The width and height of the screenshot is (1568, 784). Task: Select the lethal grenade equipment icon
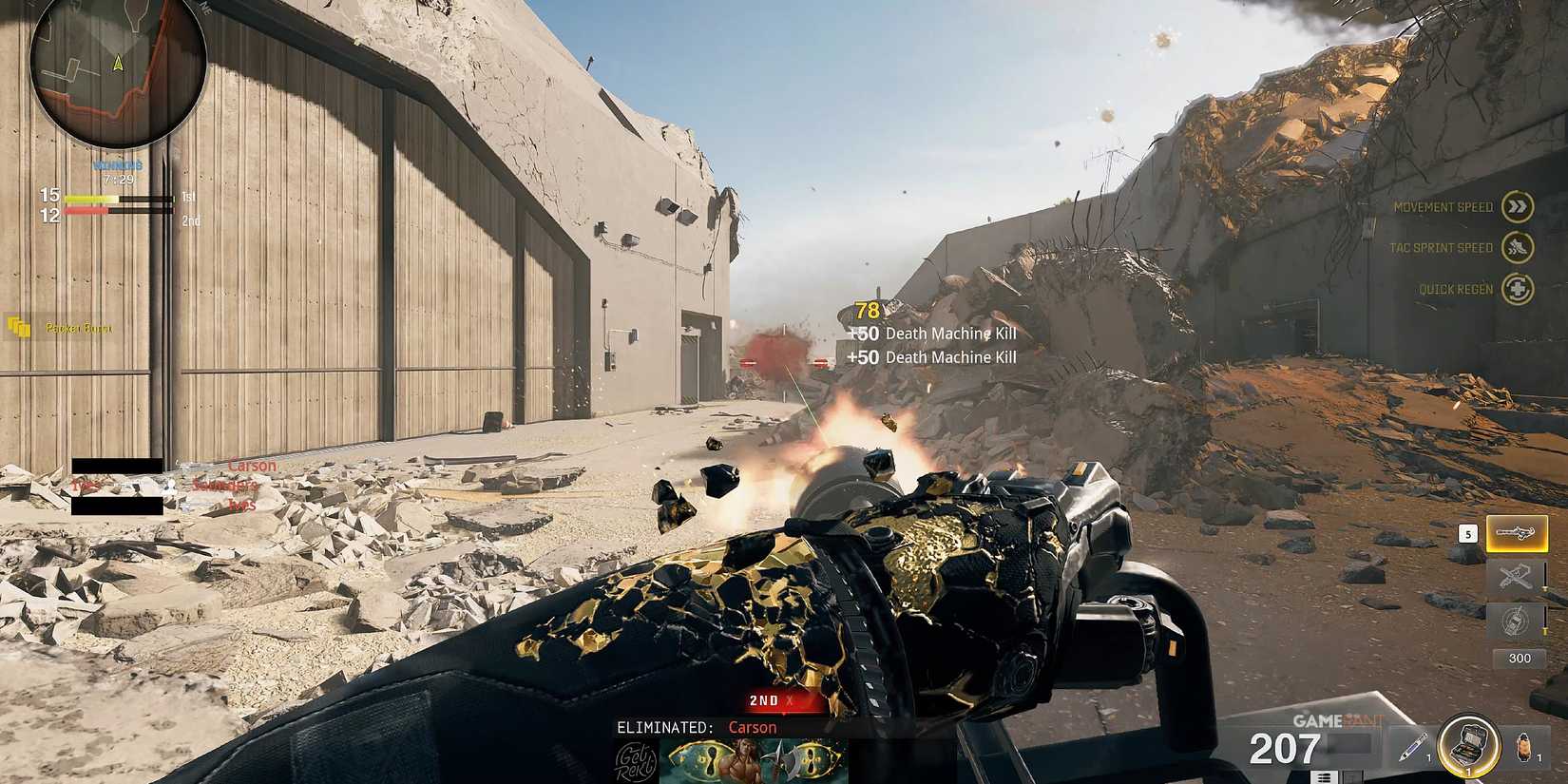tap(1523, 746)
